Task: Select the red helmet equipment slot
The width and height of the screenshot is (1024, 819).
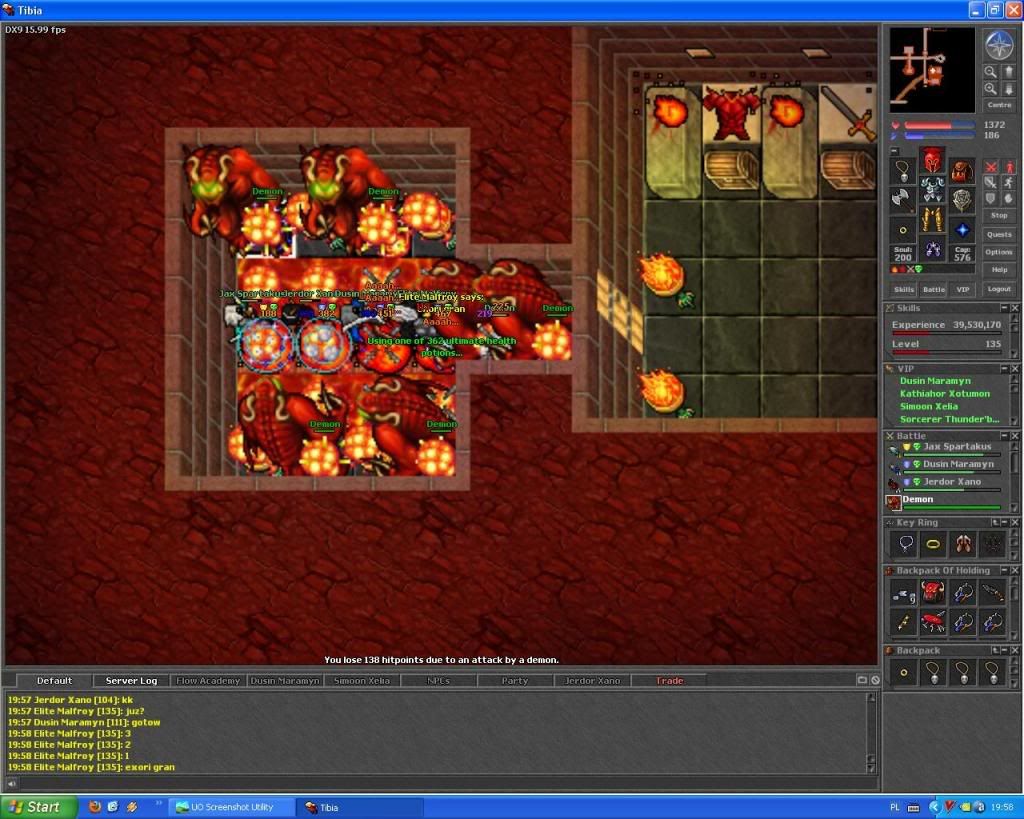Action: click(932, 160)
